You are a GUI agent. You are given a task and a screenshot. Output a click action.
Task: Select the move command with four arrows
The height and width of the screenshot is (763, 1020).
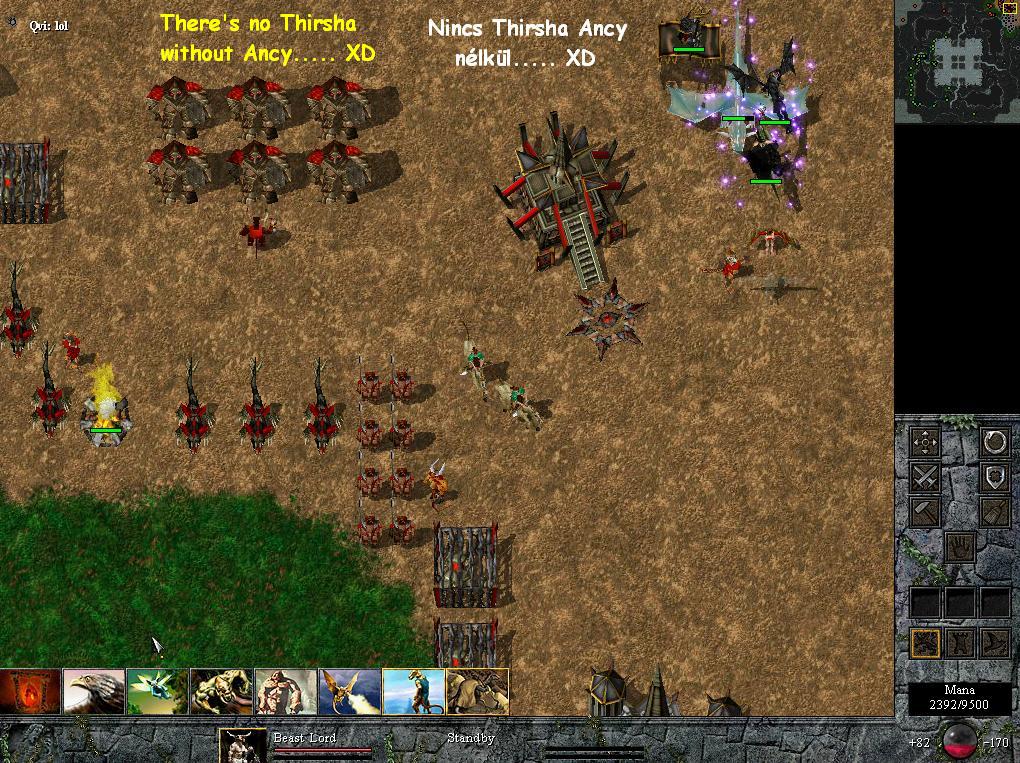pos(925,442)
